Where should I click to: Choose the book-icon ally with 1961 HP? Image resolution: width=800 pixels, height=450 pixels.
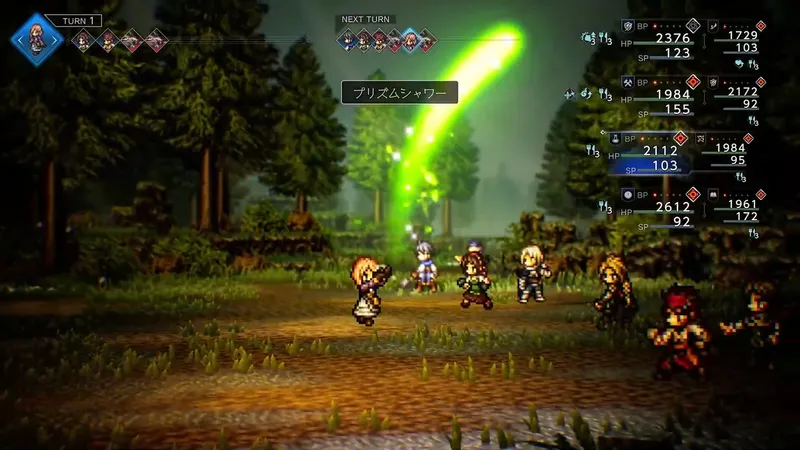[x=741, y=206]
